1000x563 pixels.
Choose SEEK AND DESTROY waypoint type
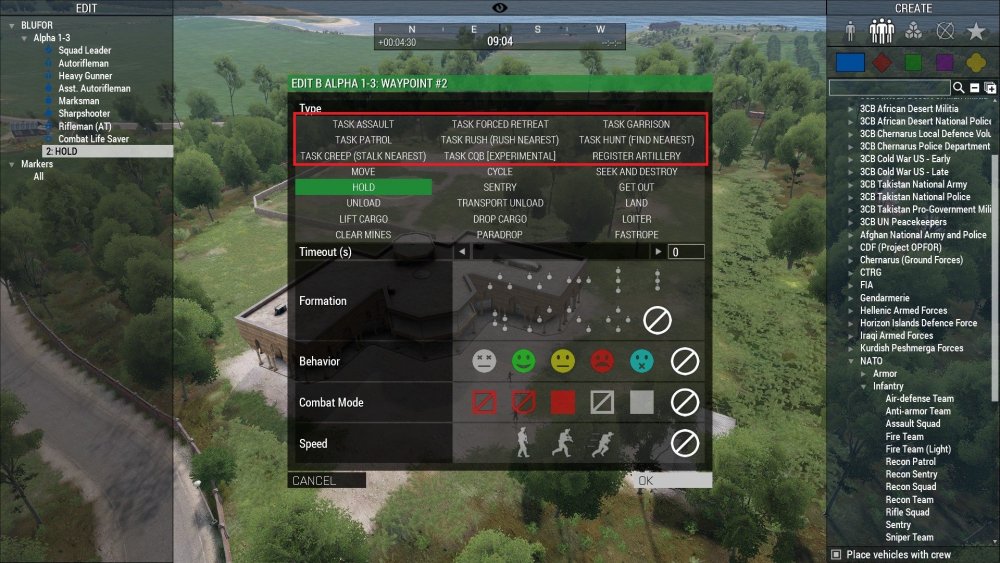636,172
